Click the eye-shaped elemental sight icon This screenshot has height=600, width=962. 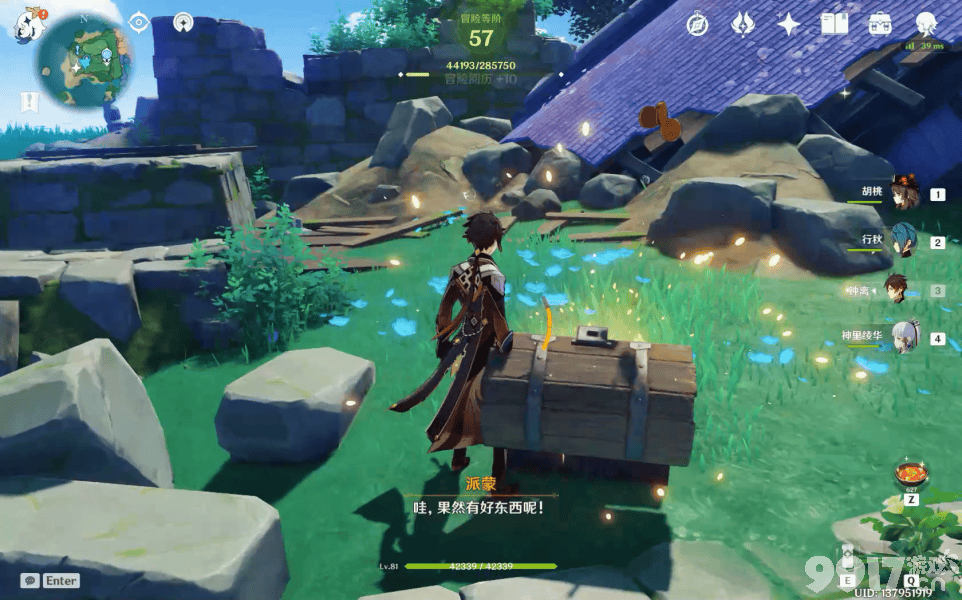coord(139,21)
